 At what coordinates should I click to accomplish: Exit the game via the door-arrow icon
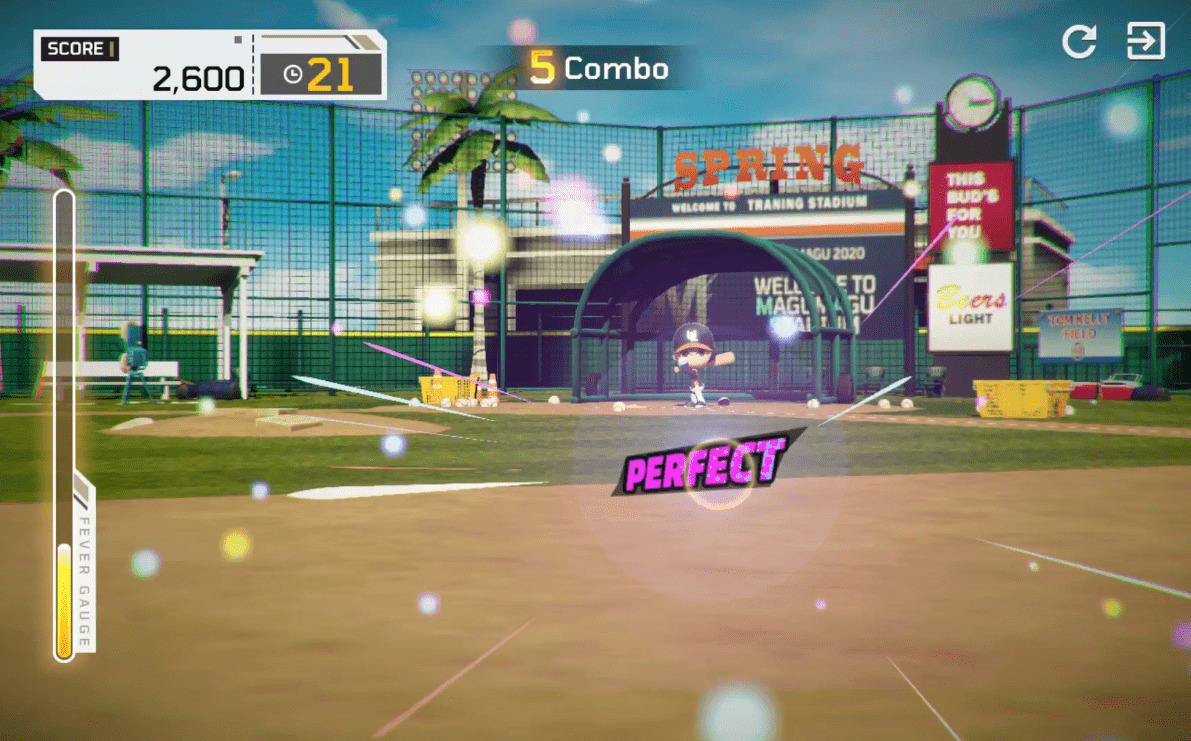1145,42
